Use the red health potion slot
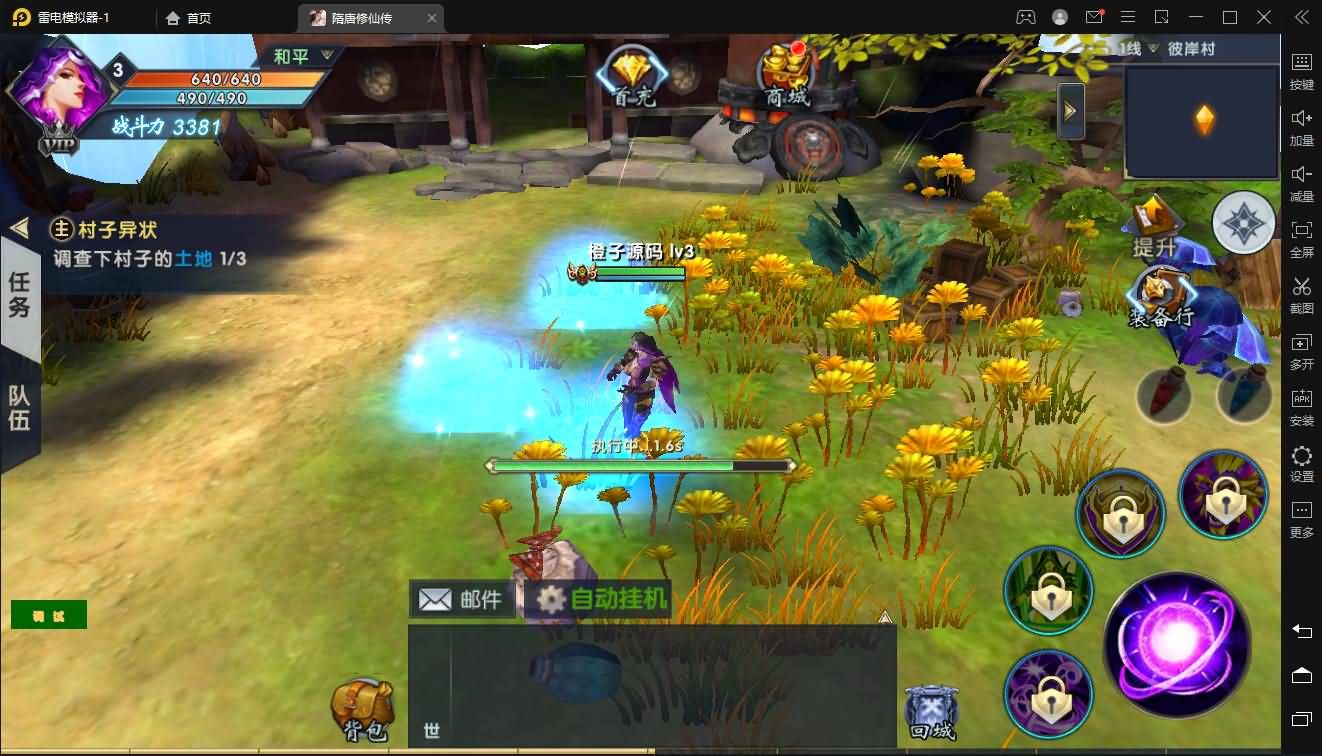This screenshot has width=1322, height=756. coord(1163,395)
